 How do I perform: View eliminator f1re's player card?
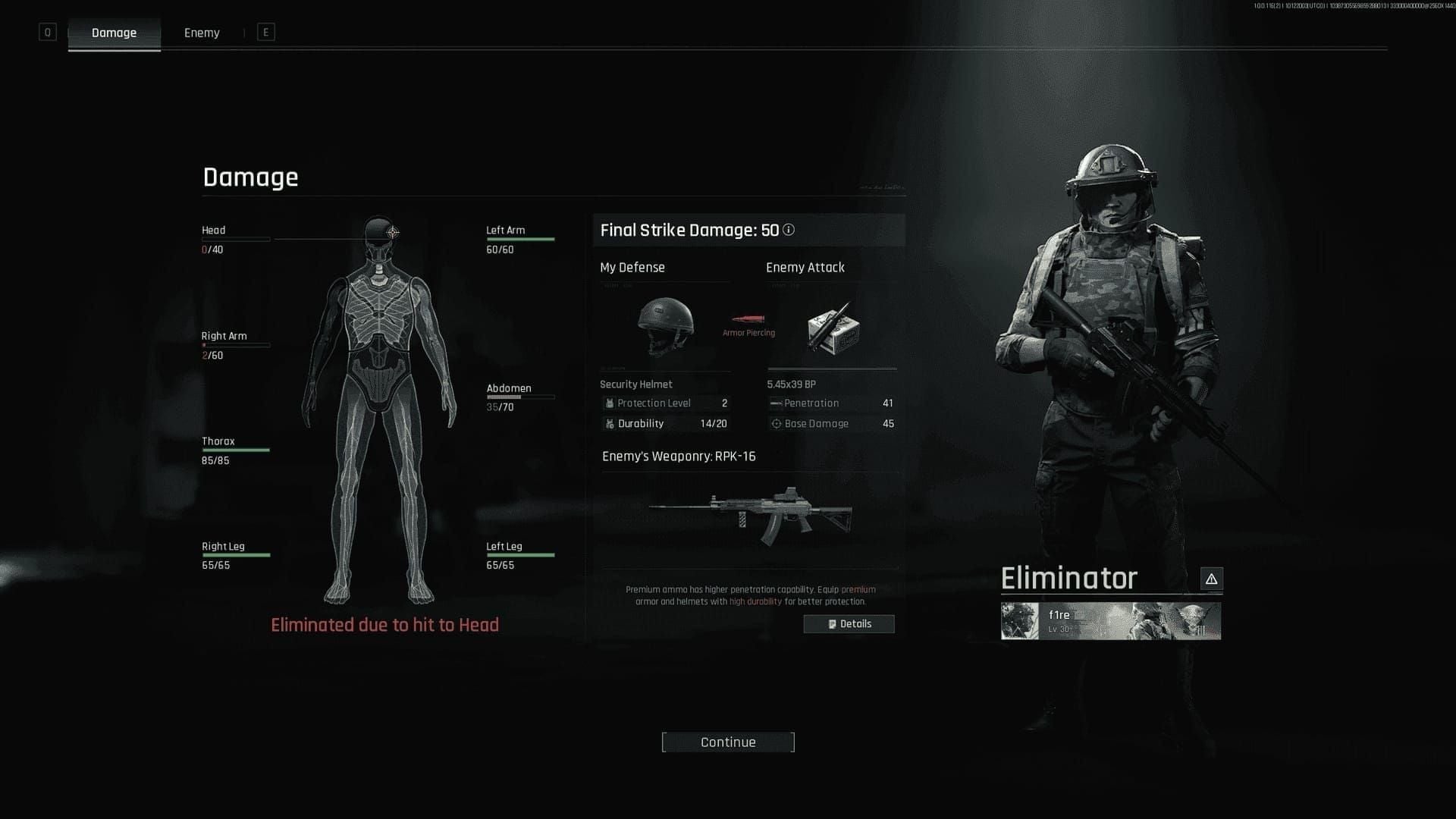[1110, 621]
